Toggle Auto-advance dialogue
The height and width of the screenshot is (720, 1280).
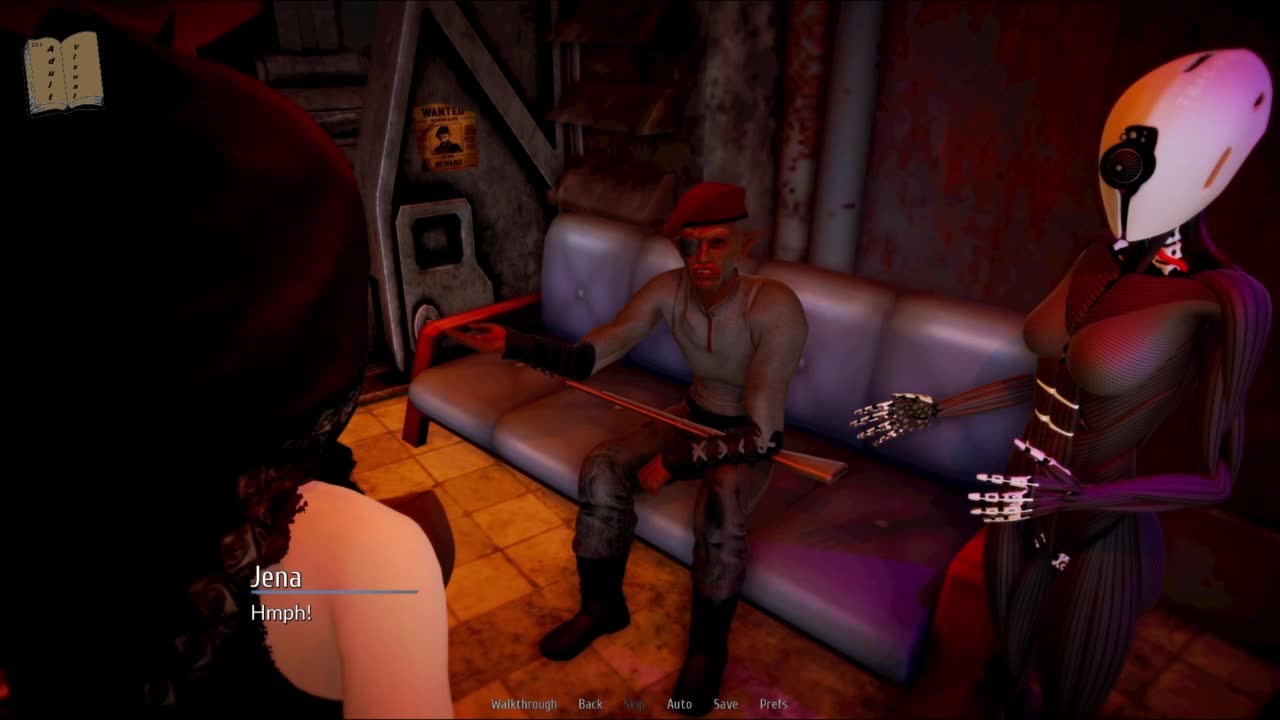click(x=679, y=704)
